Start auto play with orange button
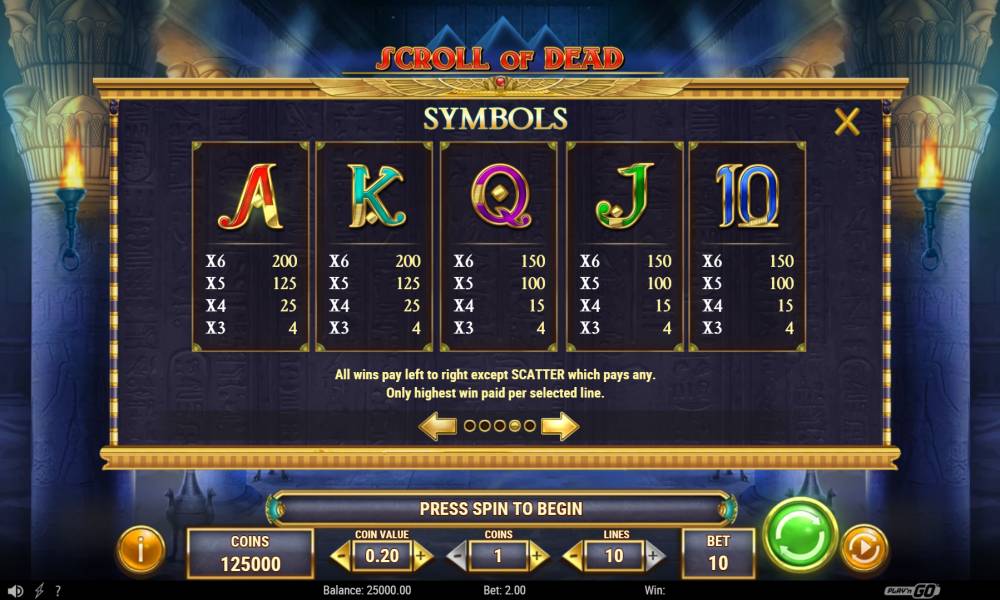 point(862,548)
